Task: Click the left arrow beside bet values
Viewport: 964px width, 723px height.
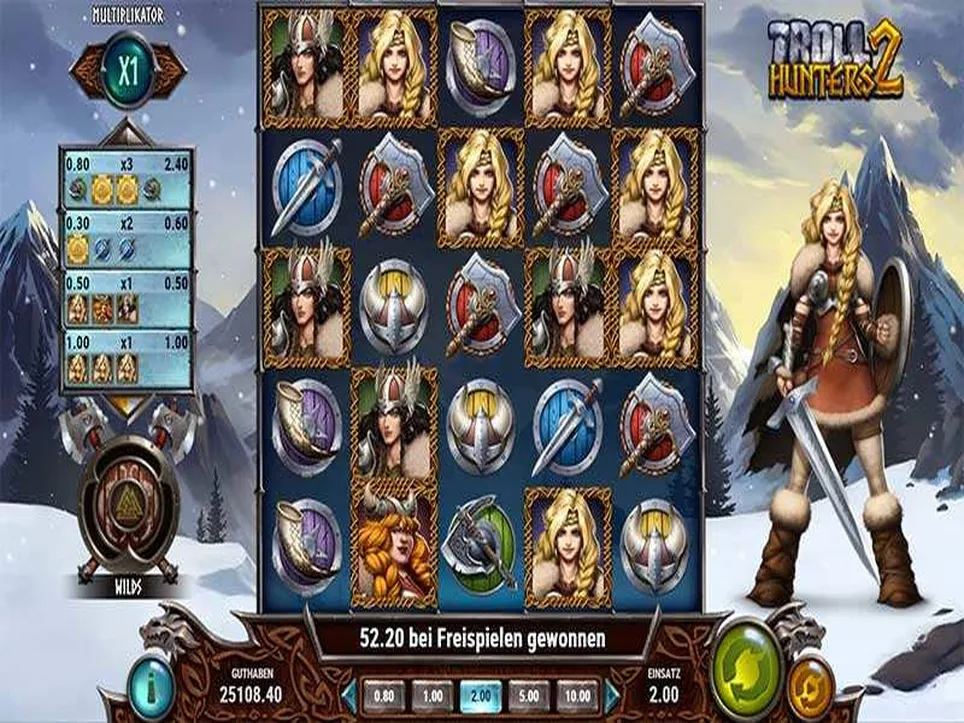Action: [348, 694]
